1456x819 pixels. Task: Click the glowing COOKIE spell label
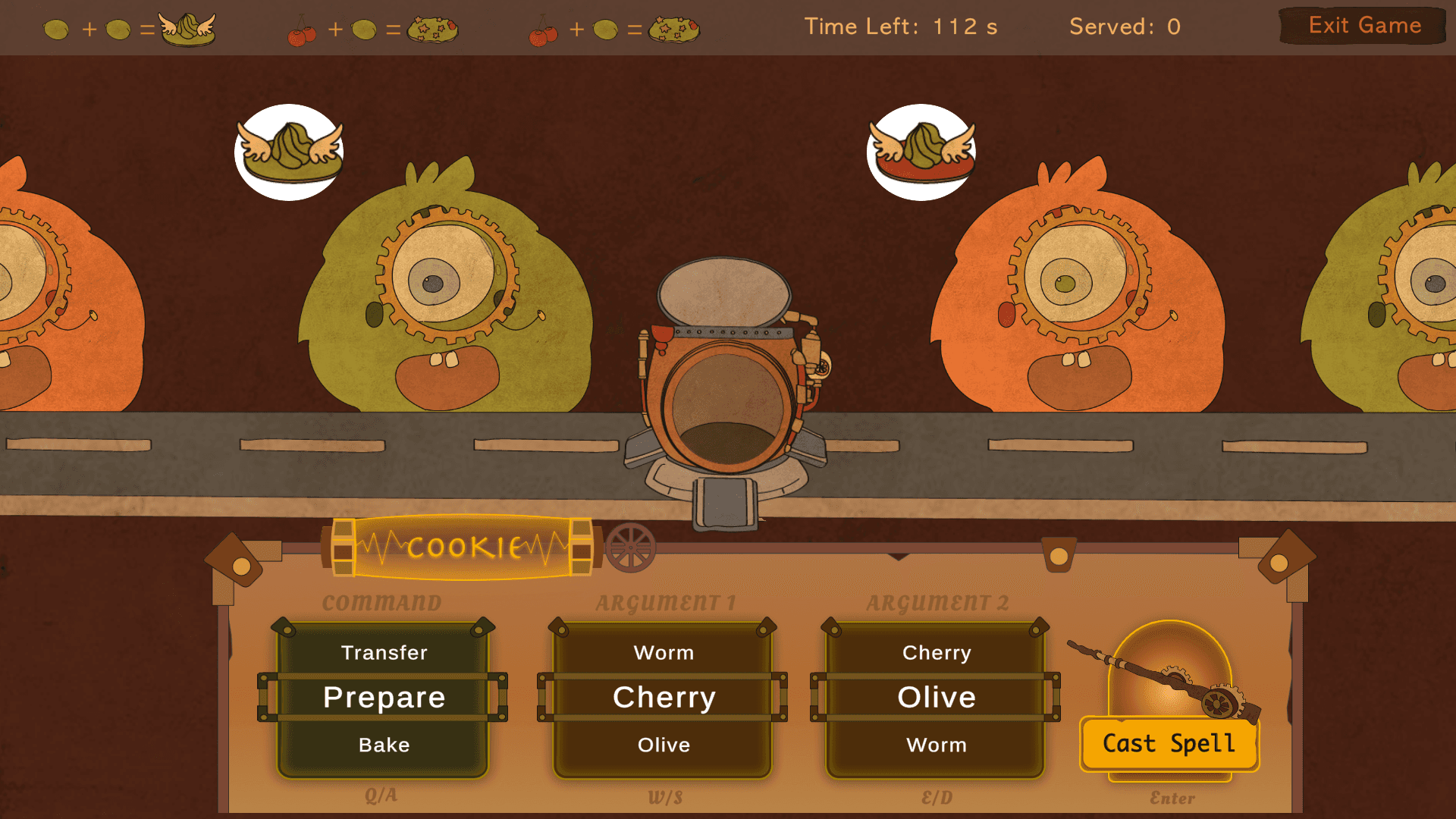(463, 547)
